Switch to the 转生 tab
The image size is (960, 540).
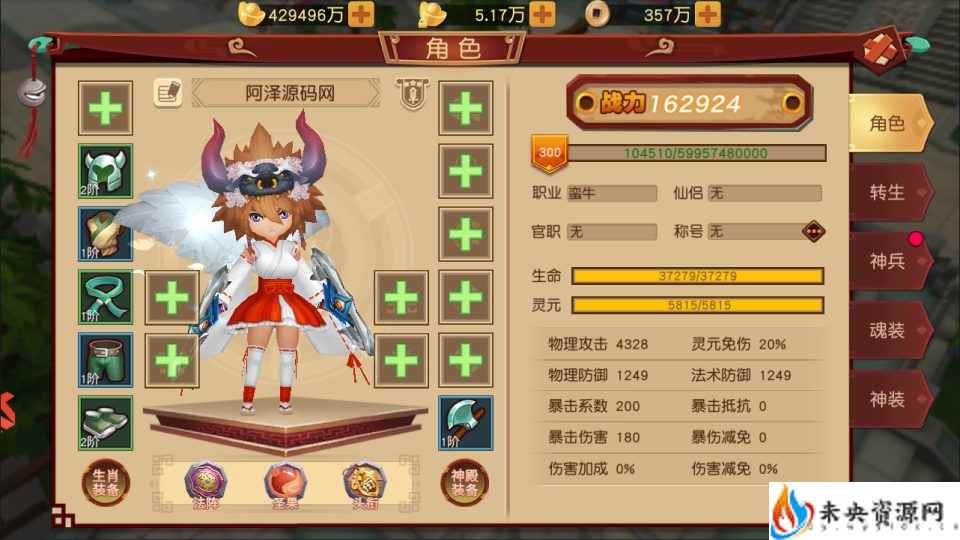888,191
